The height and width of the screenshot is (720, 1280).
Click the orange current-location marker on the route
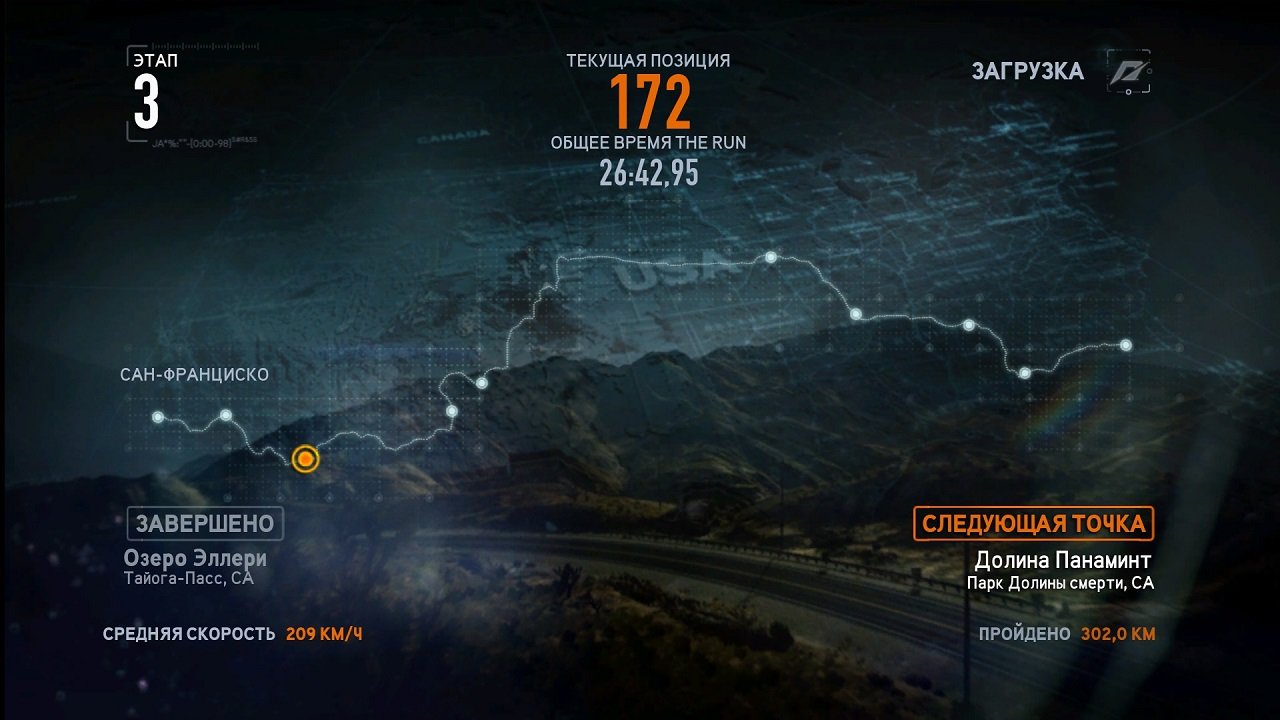[x=305, y=459]
